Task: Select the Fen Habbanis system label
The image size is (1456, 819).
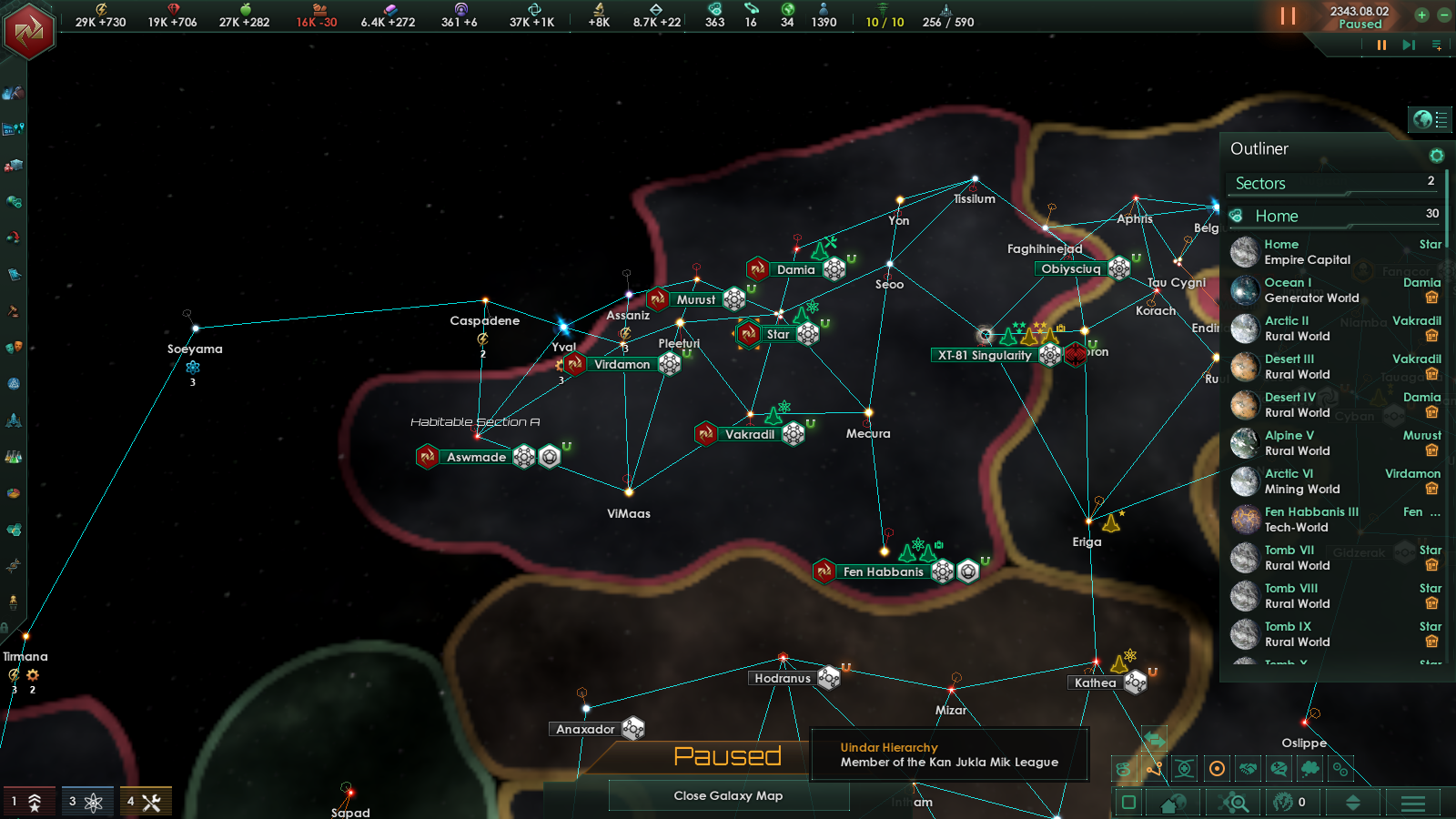Action: click(x=883, y=571)
